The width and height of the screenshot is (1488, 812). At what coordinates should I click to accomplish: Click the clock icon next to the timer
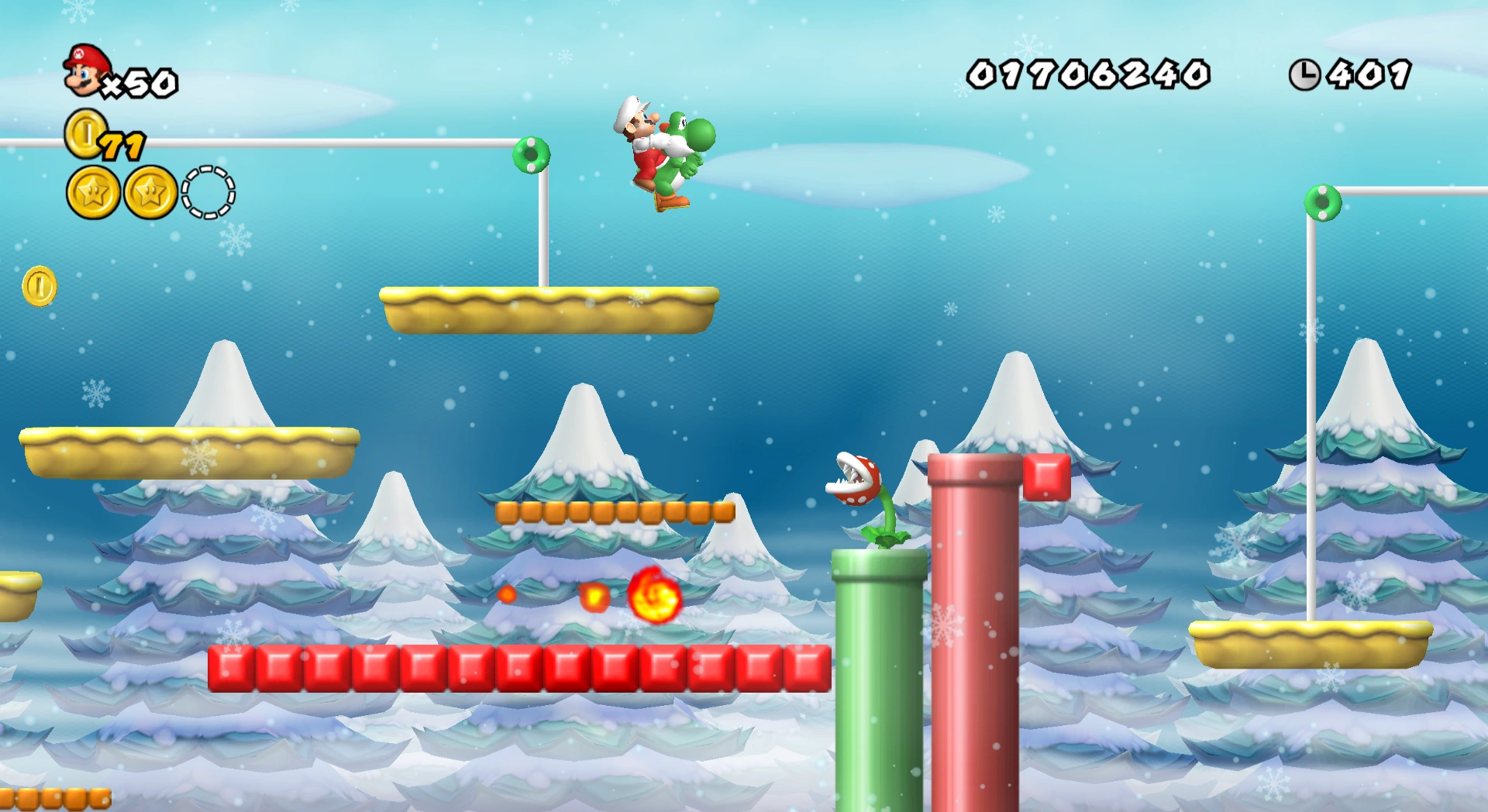tap(1307, 74)
